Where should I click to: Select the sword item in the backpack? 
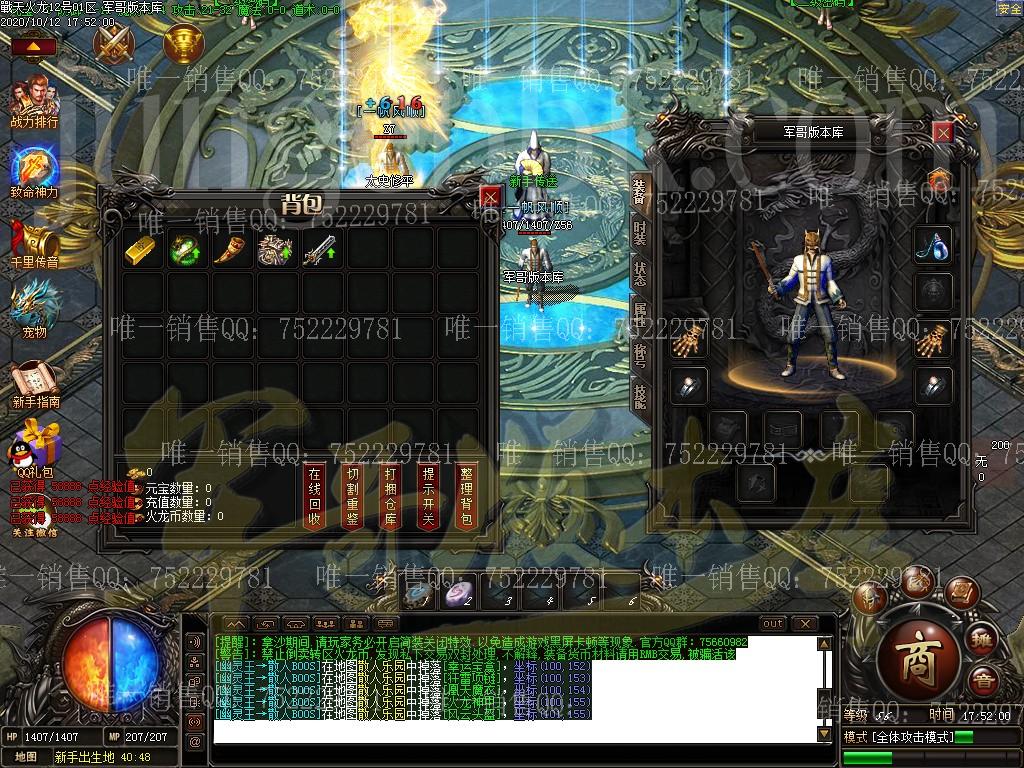(x=319, y=250)
